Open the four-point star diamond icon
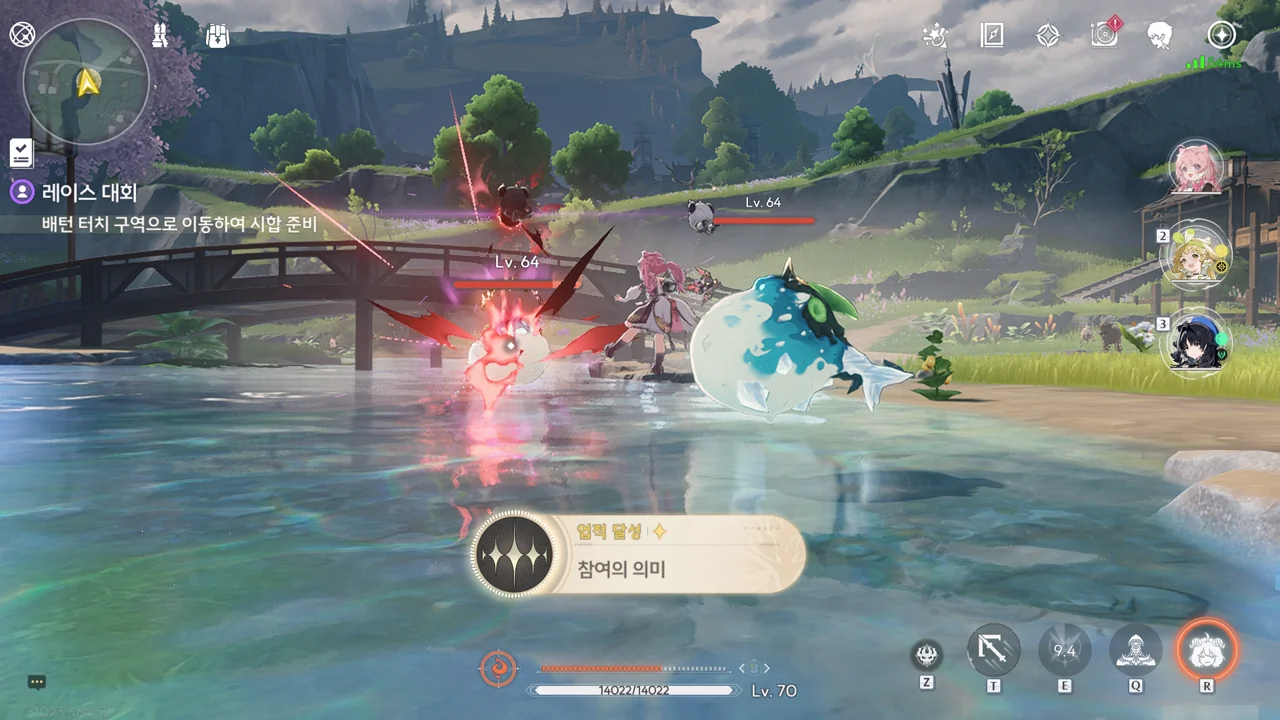Viewport: 1280px width, 720px height. pos(1047,36)
